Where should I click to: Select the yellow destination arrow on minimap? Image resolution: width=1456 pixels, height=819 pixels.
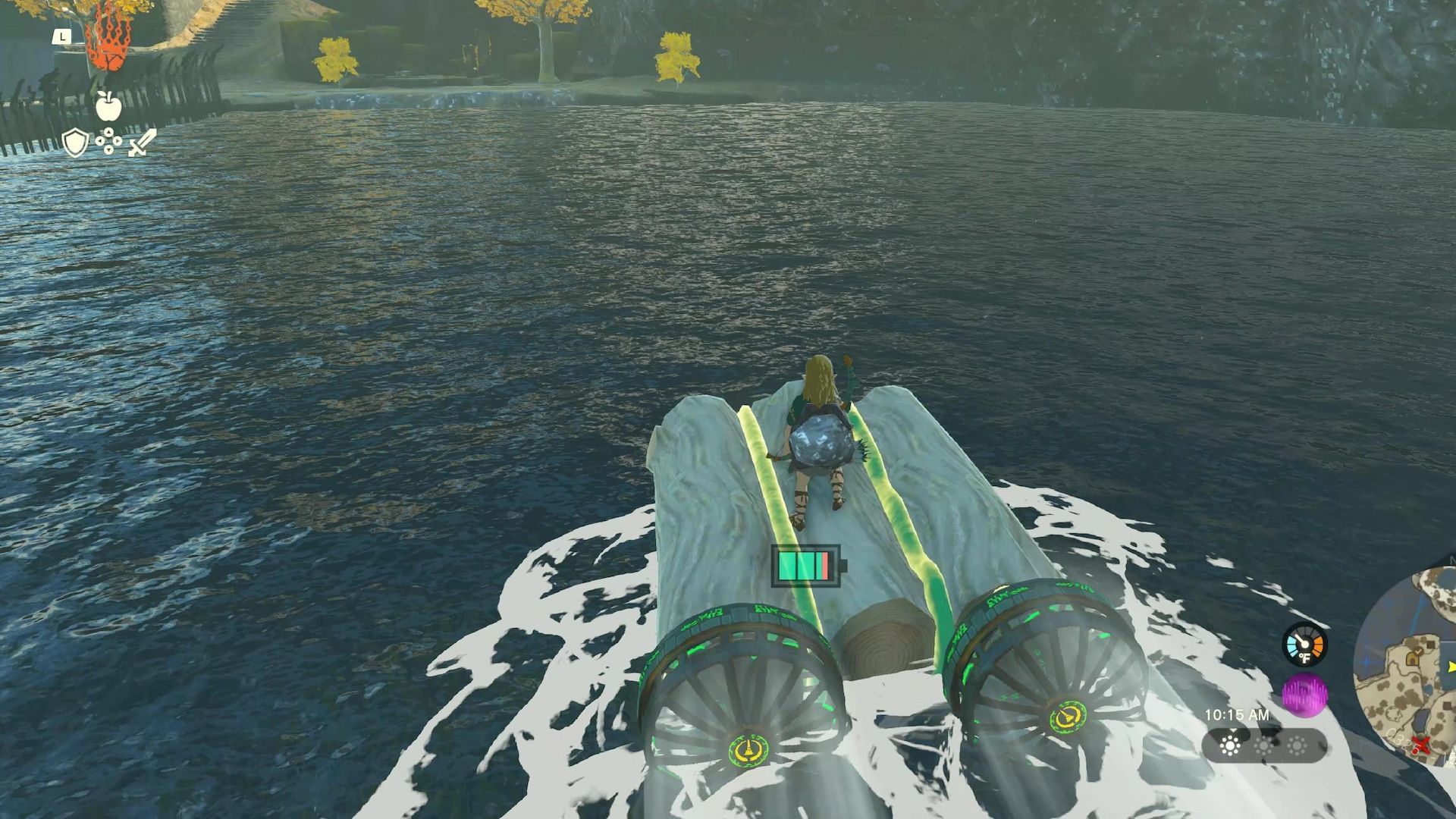[1451, 666]
